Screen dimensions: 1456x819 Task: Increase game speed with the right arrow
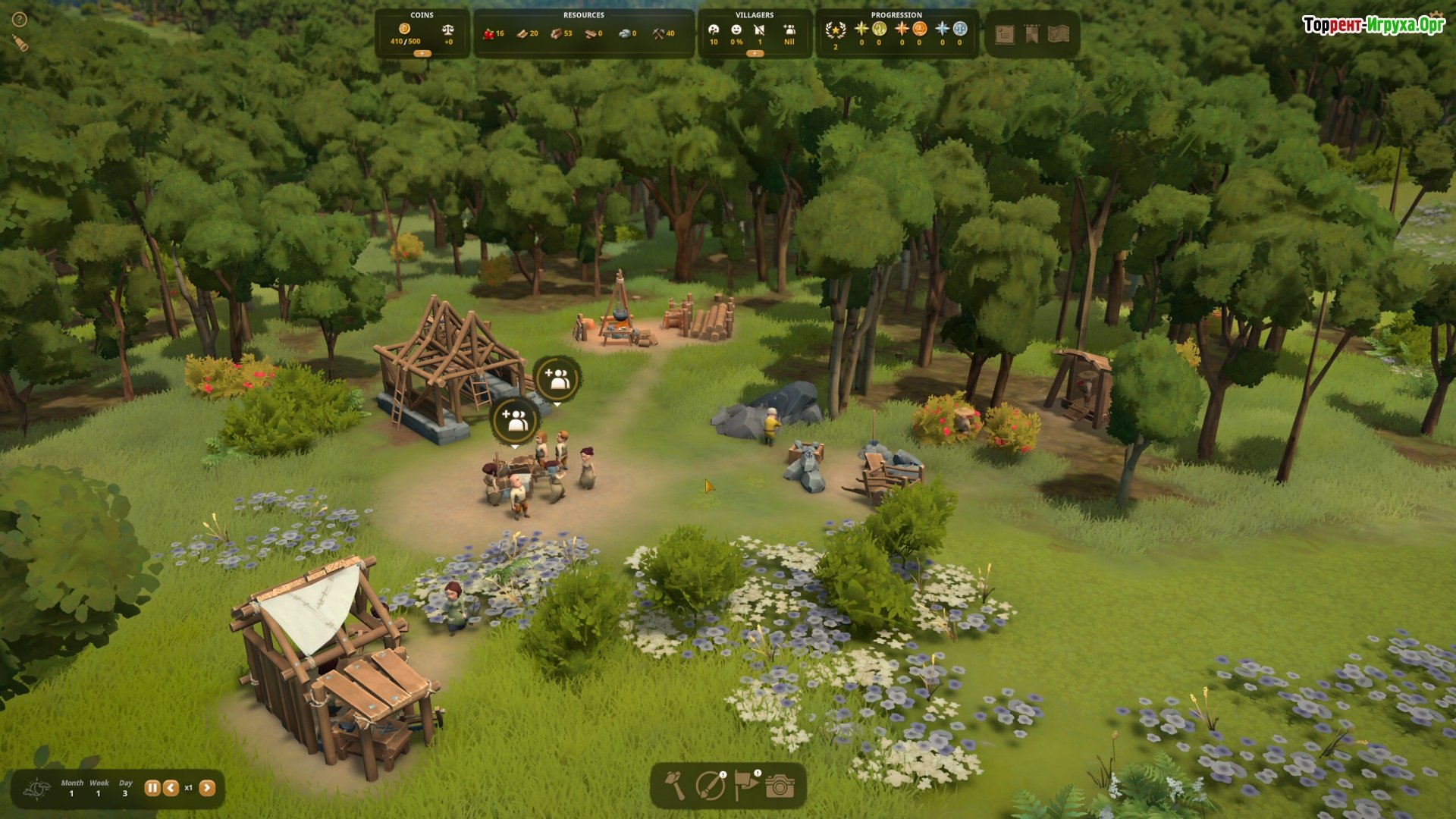(207, 788)
